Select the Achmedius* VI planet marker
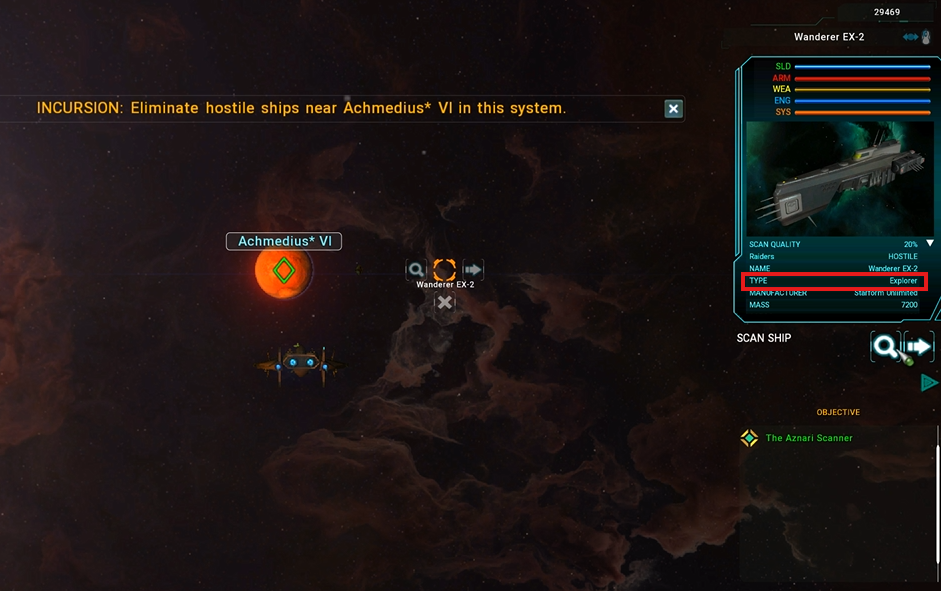The image size is (941, 591). pos(284,270)
